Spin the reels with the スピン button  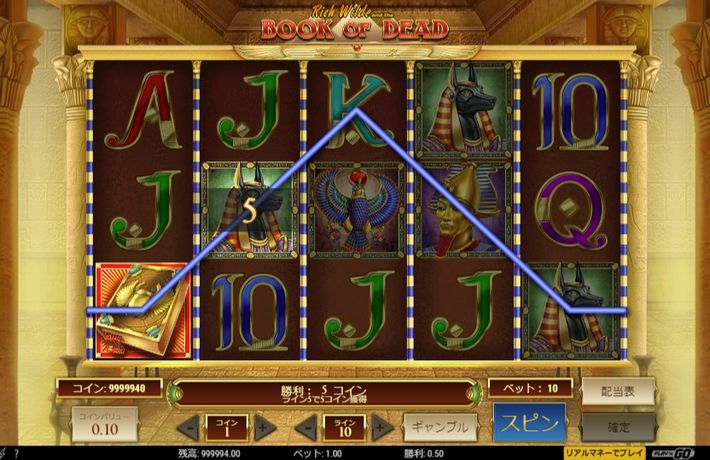tap(529, 423)
